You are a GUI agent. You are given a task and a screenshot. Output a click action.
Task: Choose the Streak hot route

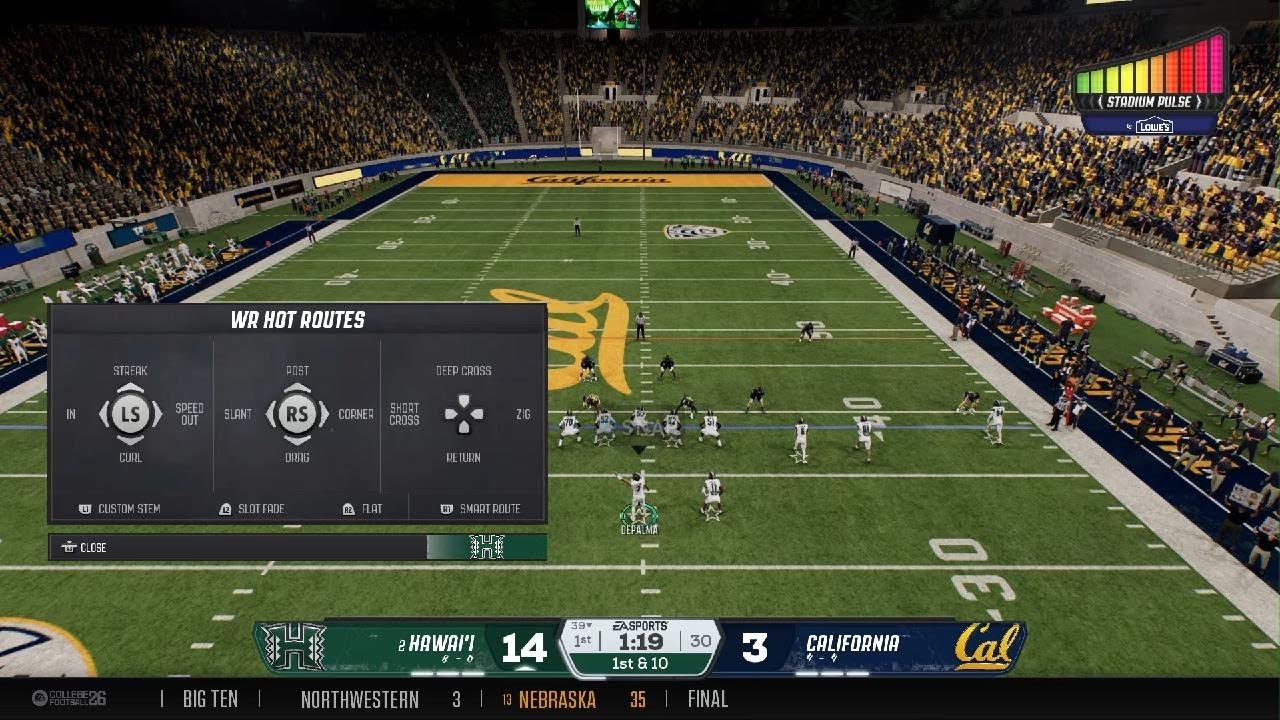[x=130, y=371]
